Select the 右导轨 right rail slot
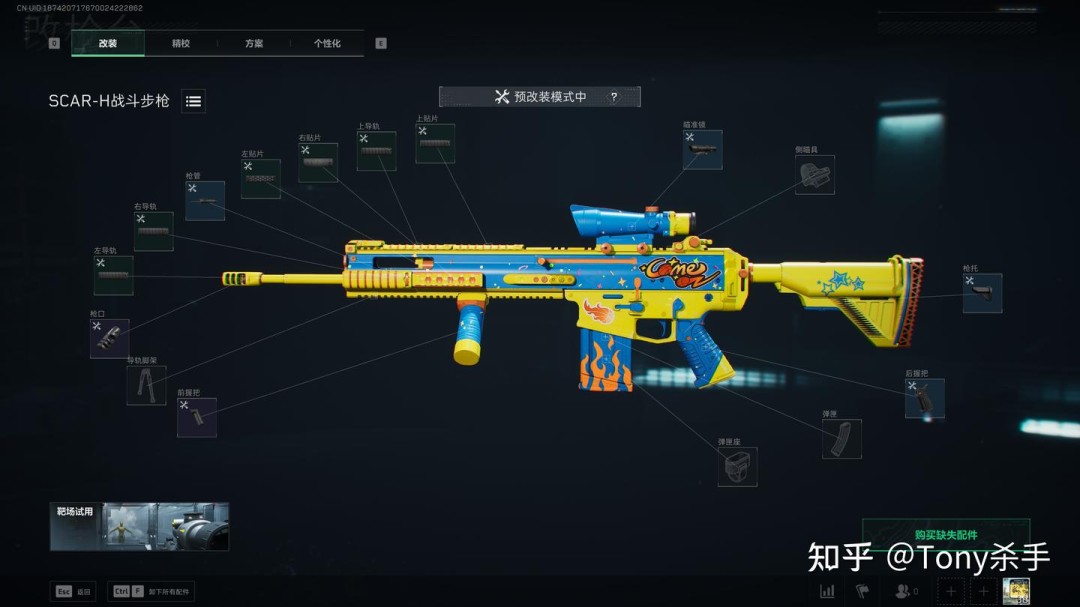 [154, 231]
